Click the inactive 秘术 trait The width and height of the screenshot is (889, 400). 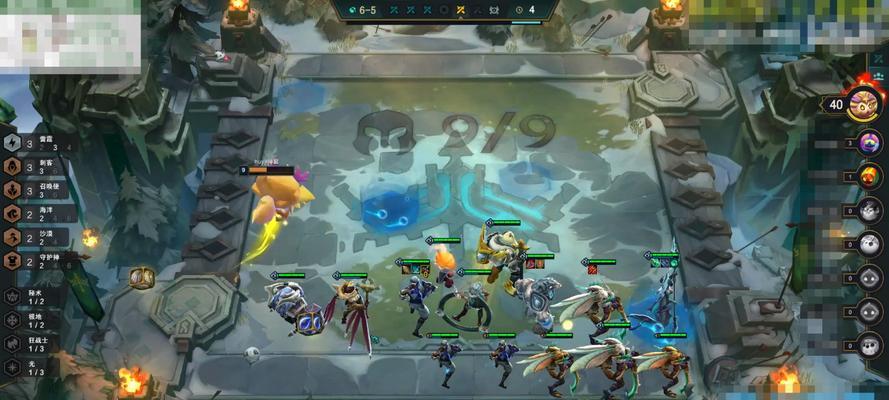tap(30, 297)
